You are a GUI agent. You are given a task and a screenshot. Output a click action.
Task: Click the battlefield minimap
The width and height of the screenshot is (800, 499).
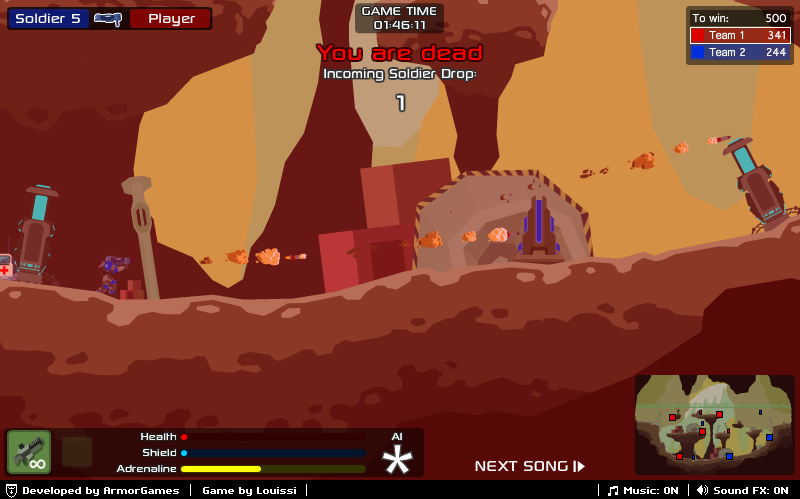[714, 424]
